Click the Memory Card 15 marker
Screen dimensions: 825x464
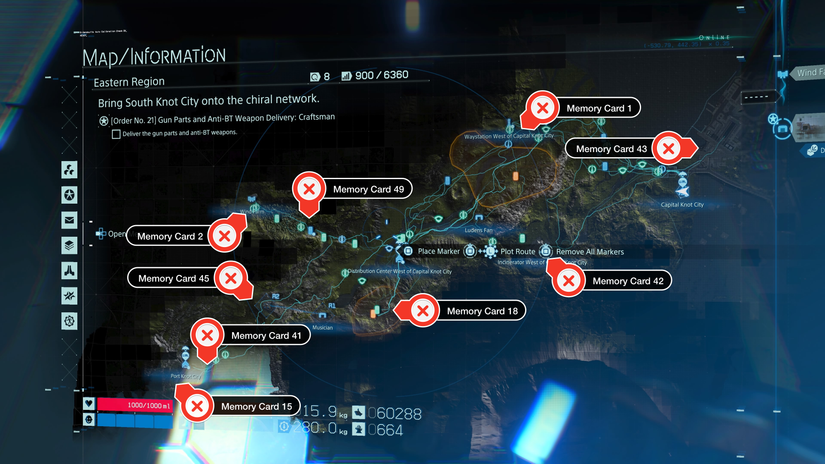pyautogui.click(x=198, y=406)
